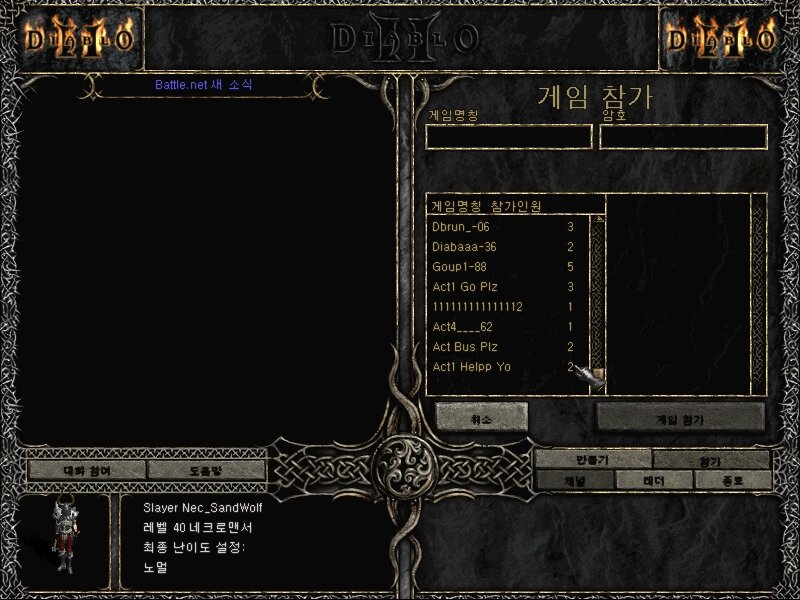Open the create game (만들기) panel
The height and width of the screenshot is (600, 800).
click(x=592, y=460)
